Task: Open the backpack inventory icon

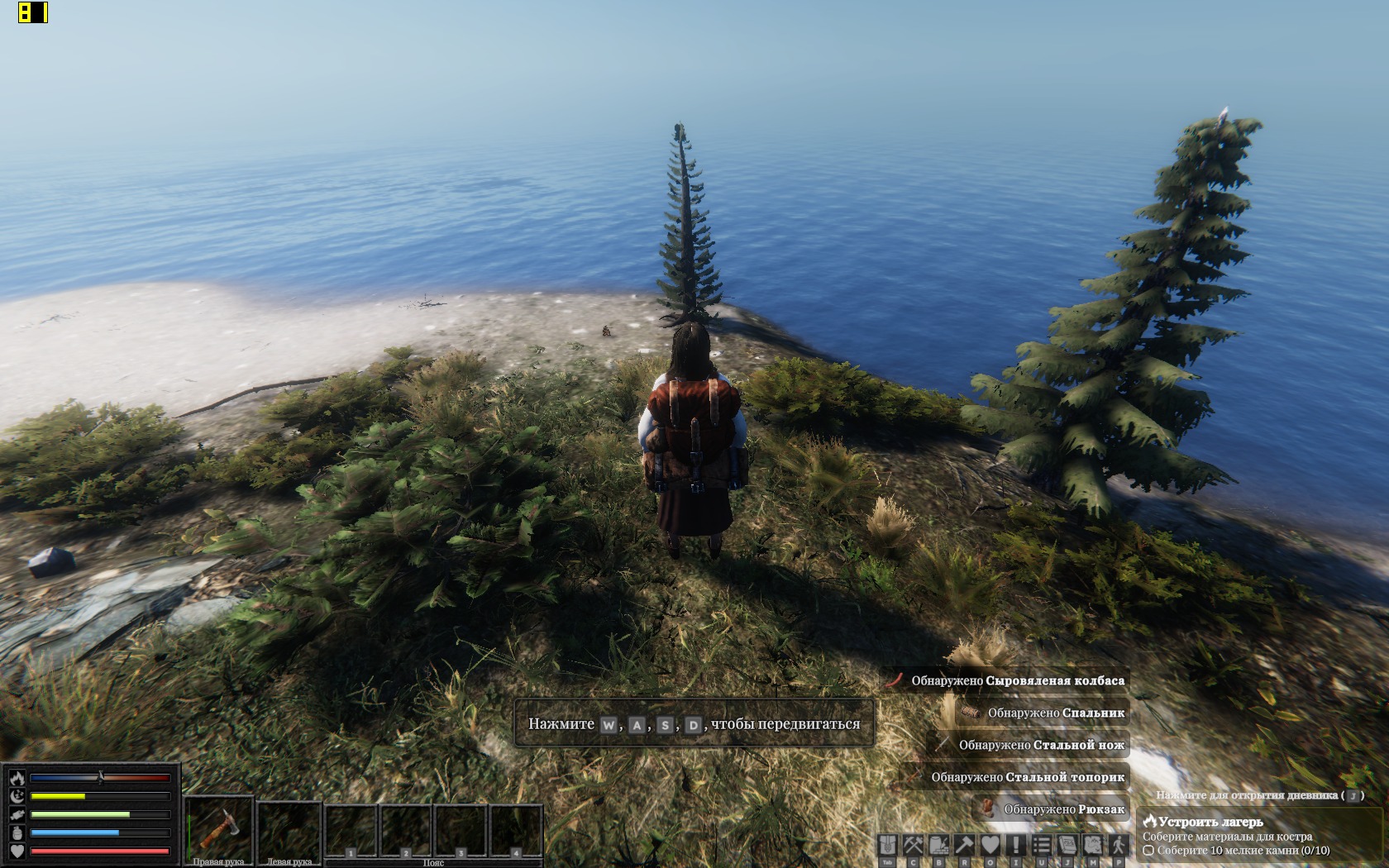Action: (888, 845)
